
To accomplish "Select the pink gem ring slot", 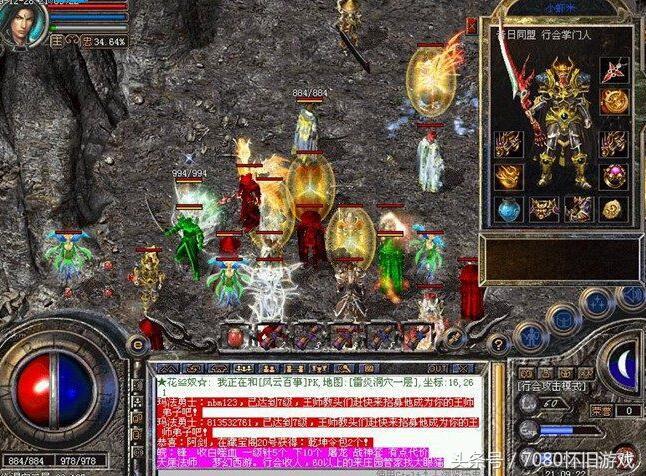I will [615, 176].
